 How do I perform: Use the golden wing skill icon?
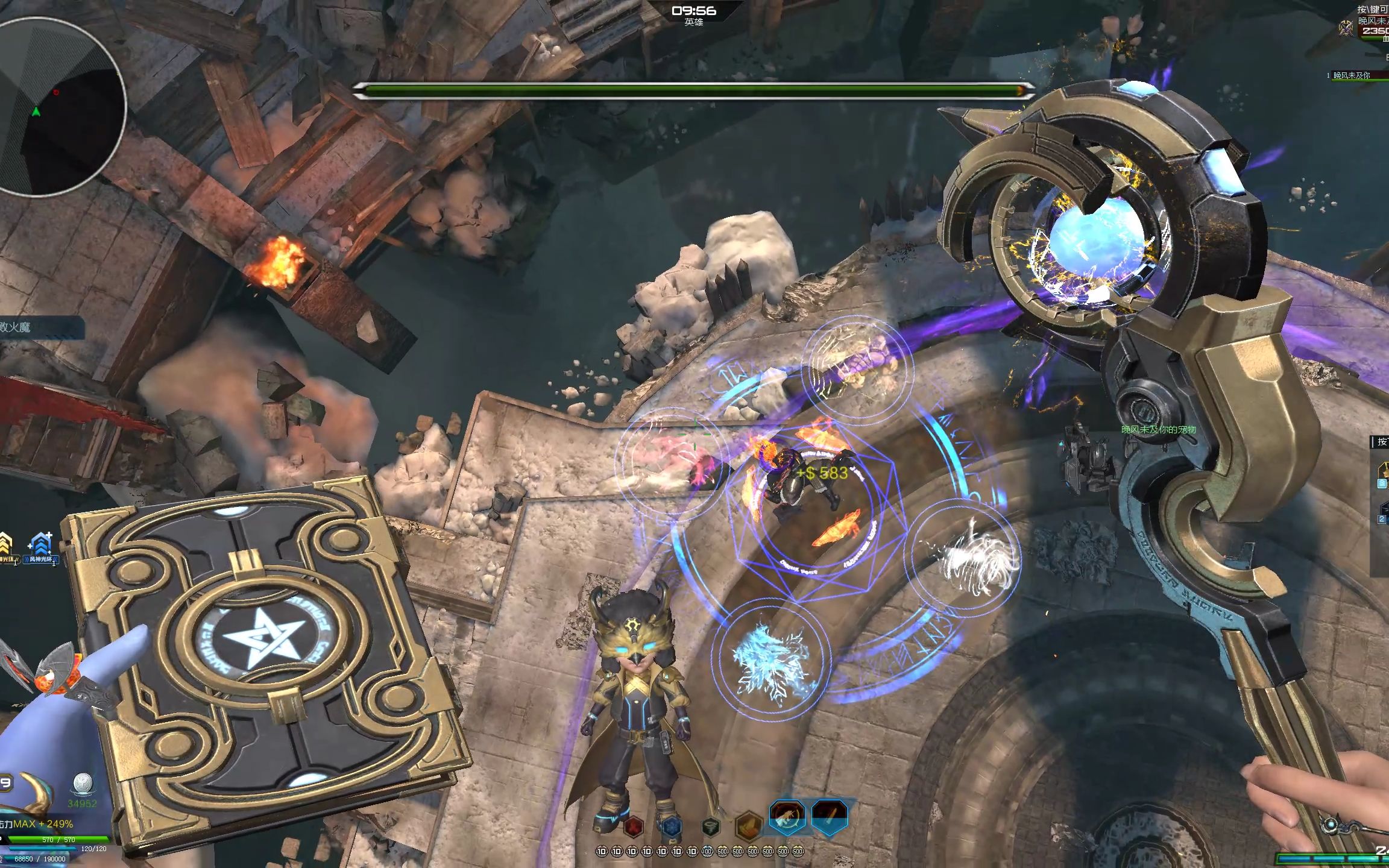(748, 825)
